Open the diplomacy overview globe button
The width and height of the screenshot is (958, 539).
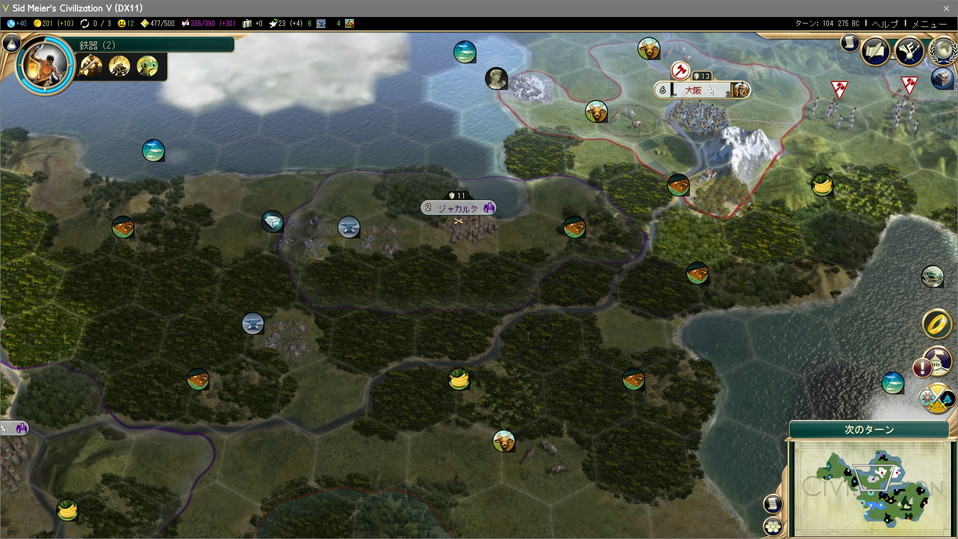click(x=942, y=49)
